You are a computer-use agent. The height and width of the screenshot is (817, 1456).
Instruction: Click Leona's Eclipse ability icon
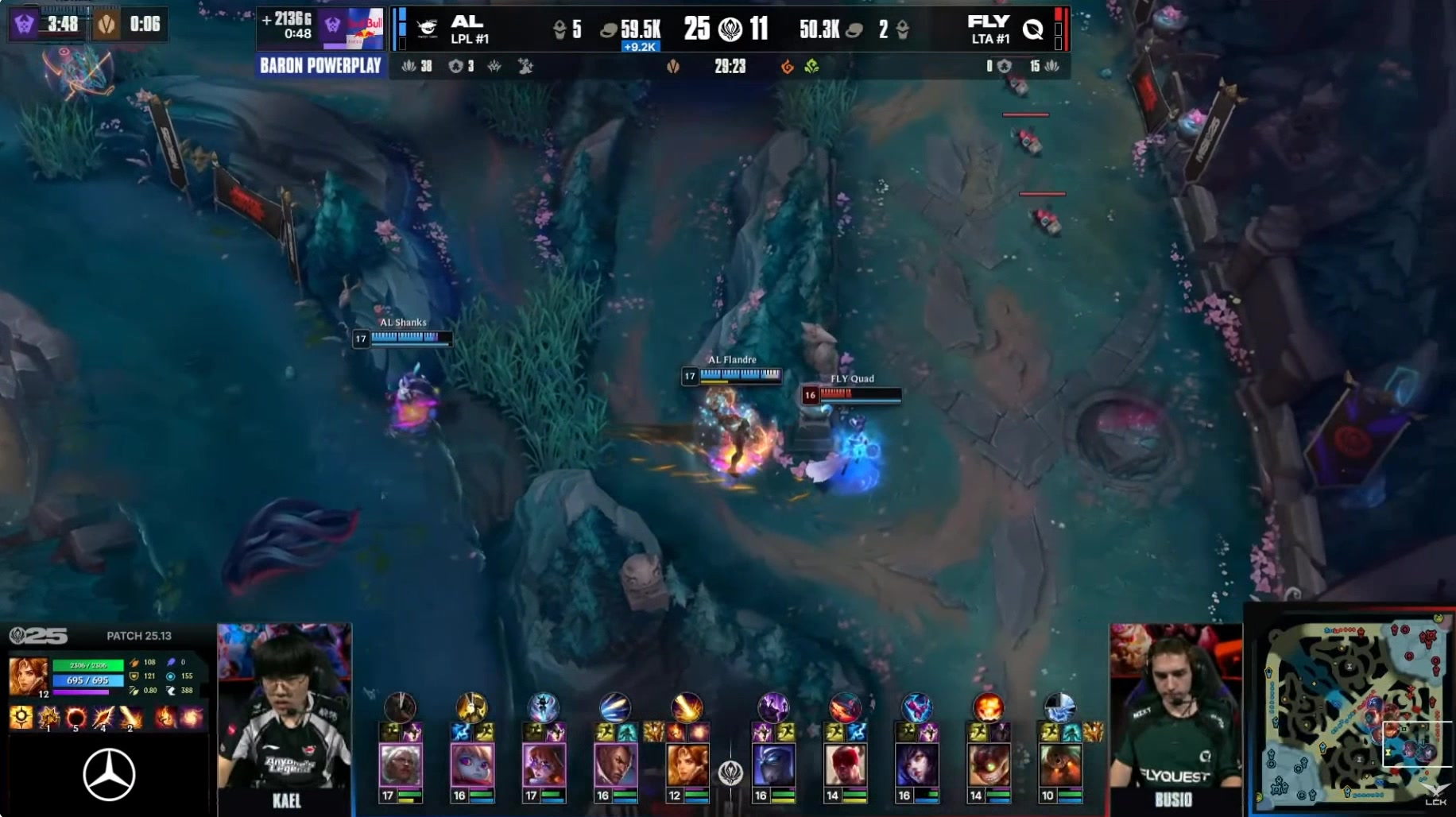(x=76, y=718)
